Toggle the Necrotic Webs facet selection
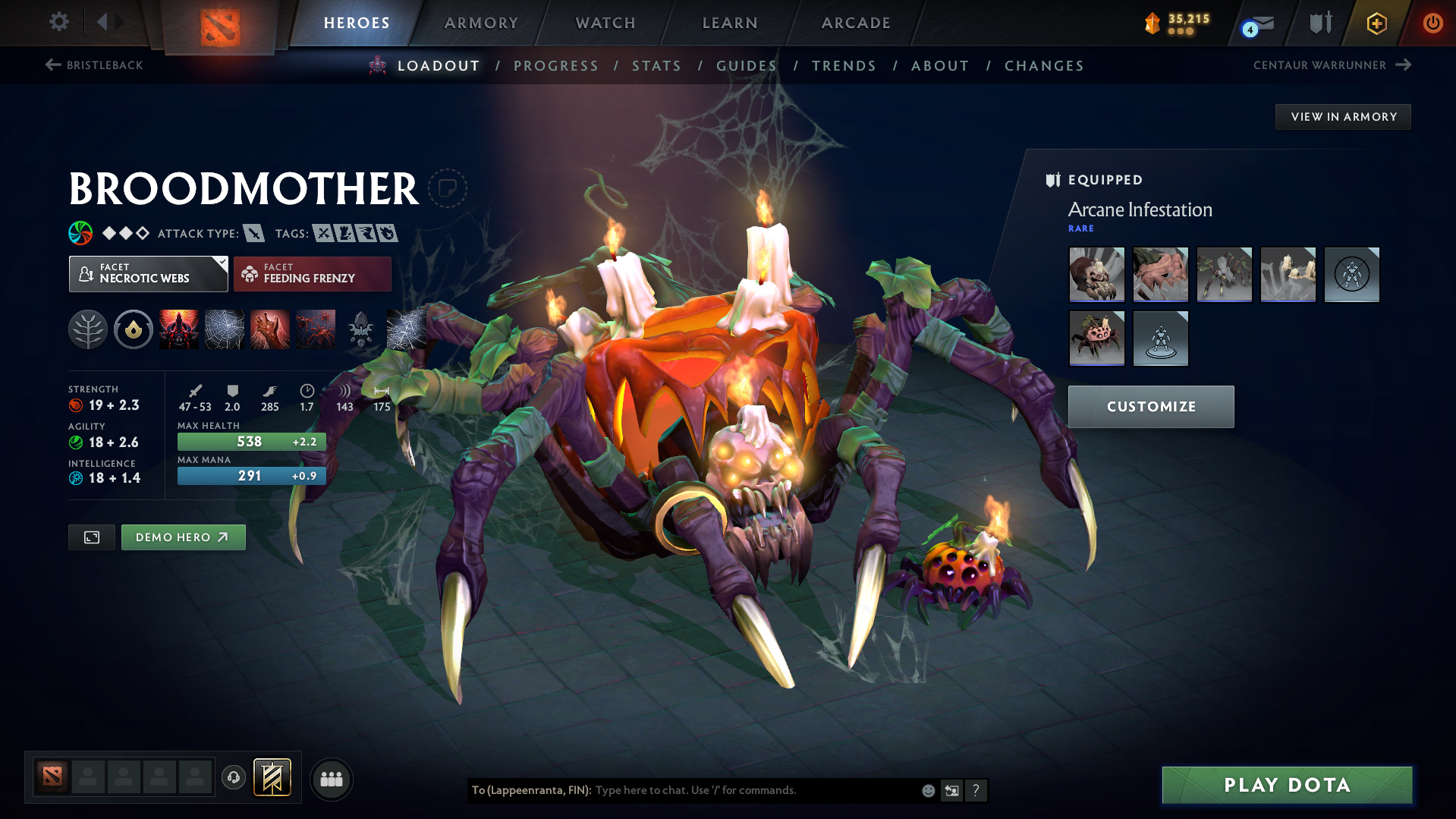1456x819 pixels. [148, 273]
